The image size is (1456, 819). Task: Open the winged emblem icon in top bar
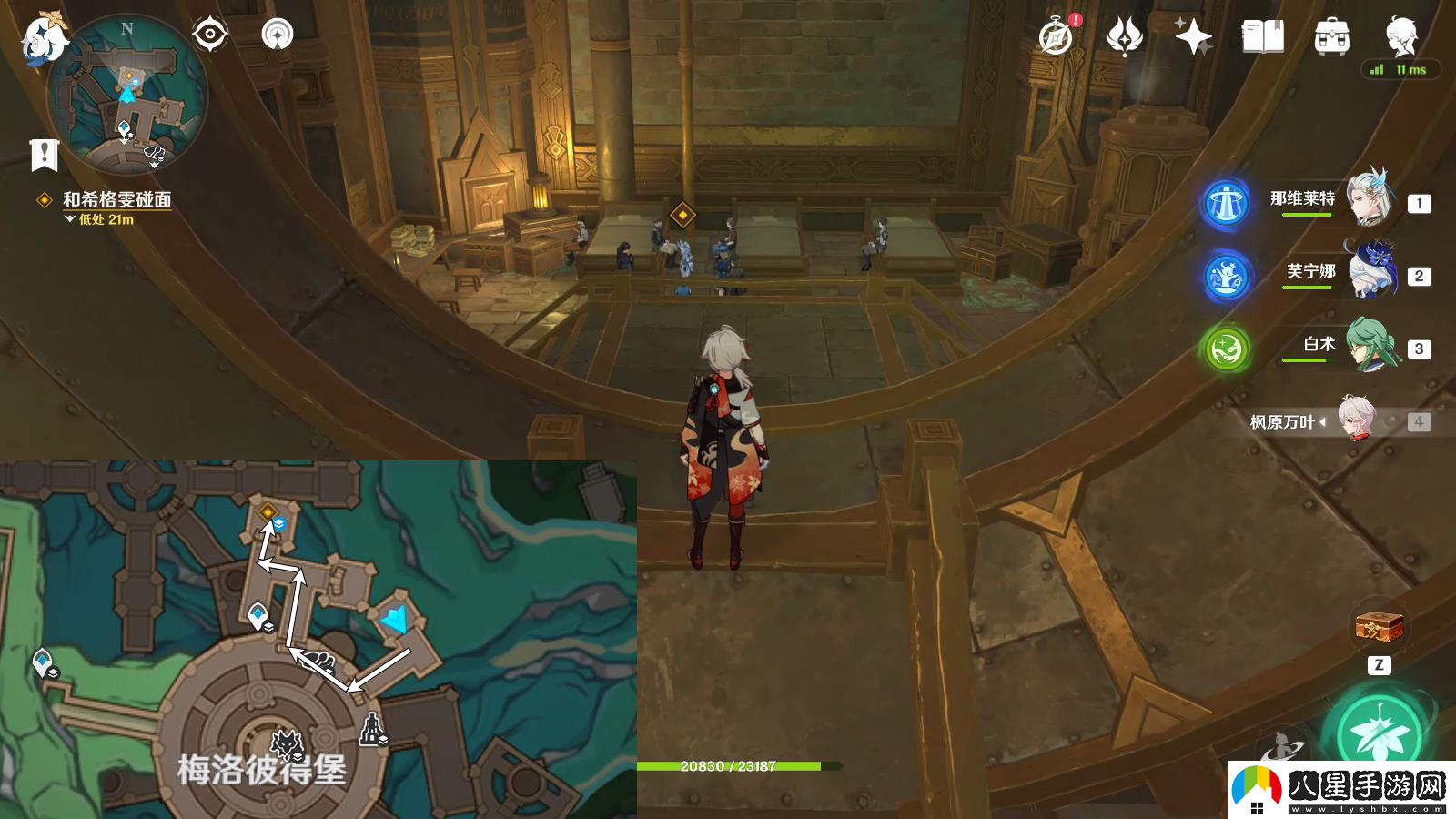click(1125, 37)
